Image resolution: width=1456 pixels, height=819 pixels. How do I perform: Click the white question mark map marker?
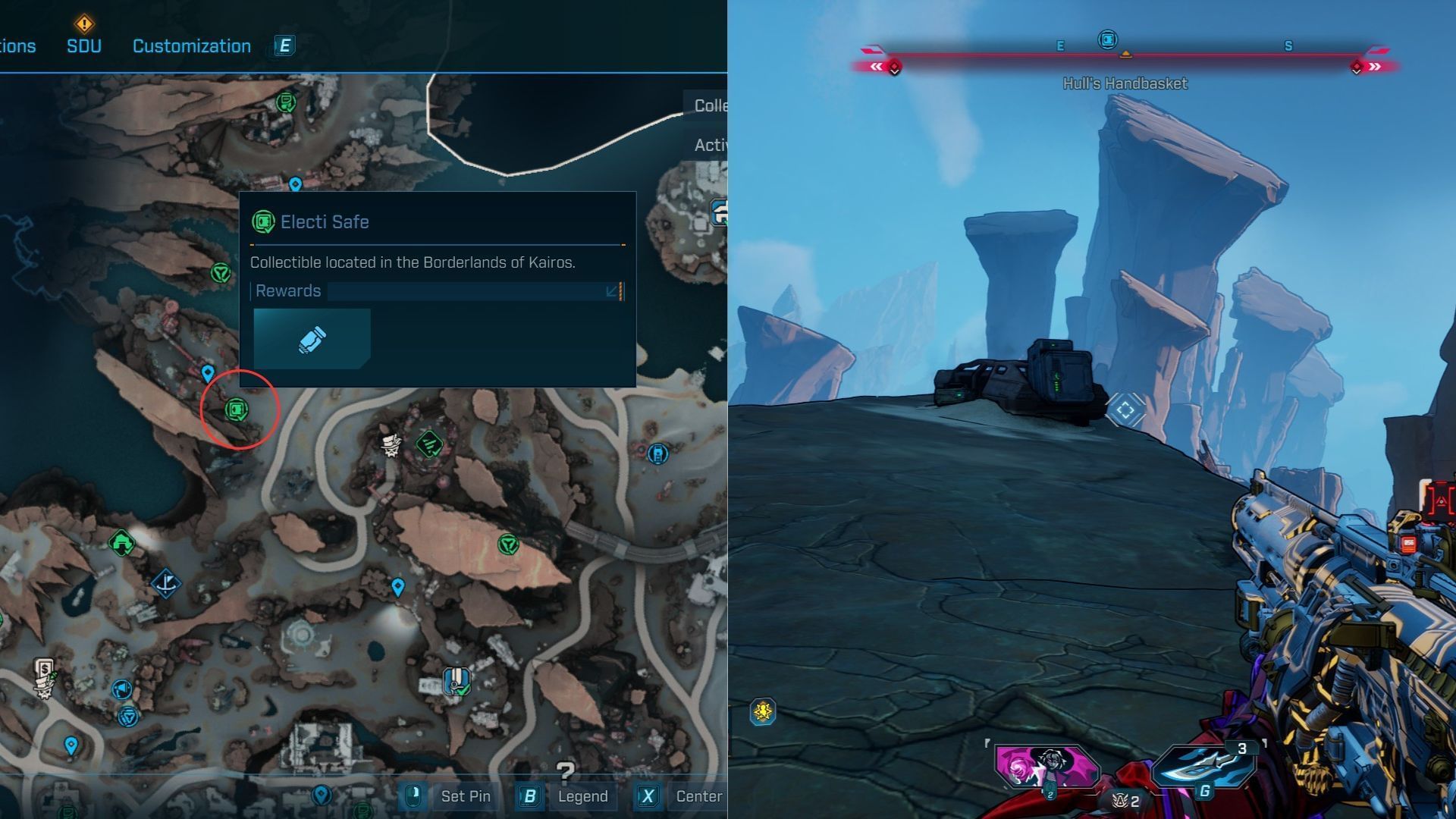pos(565,771)
